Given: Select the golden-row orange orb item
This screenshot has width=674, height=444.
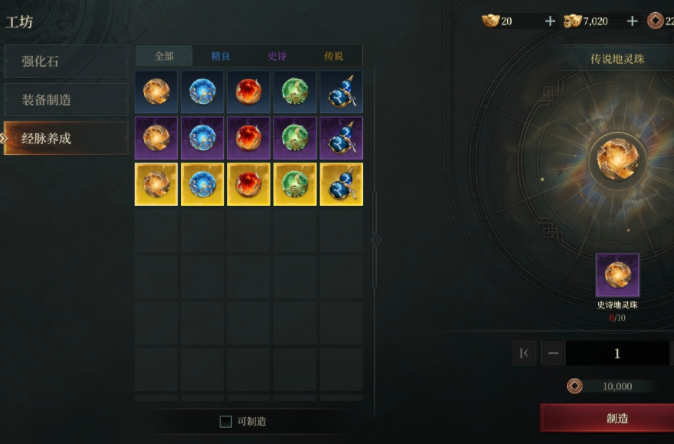Looking at the screenshot, I should (x=157, y=184).
